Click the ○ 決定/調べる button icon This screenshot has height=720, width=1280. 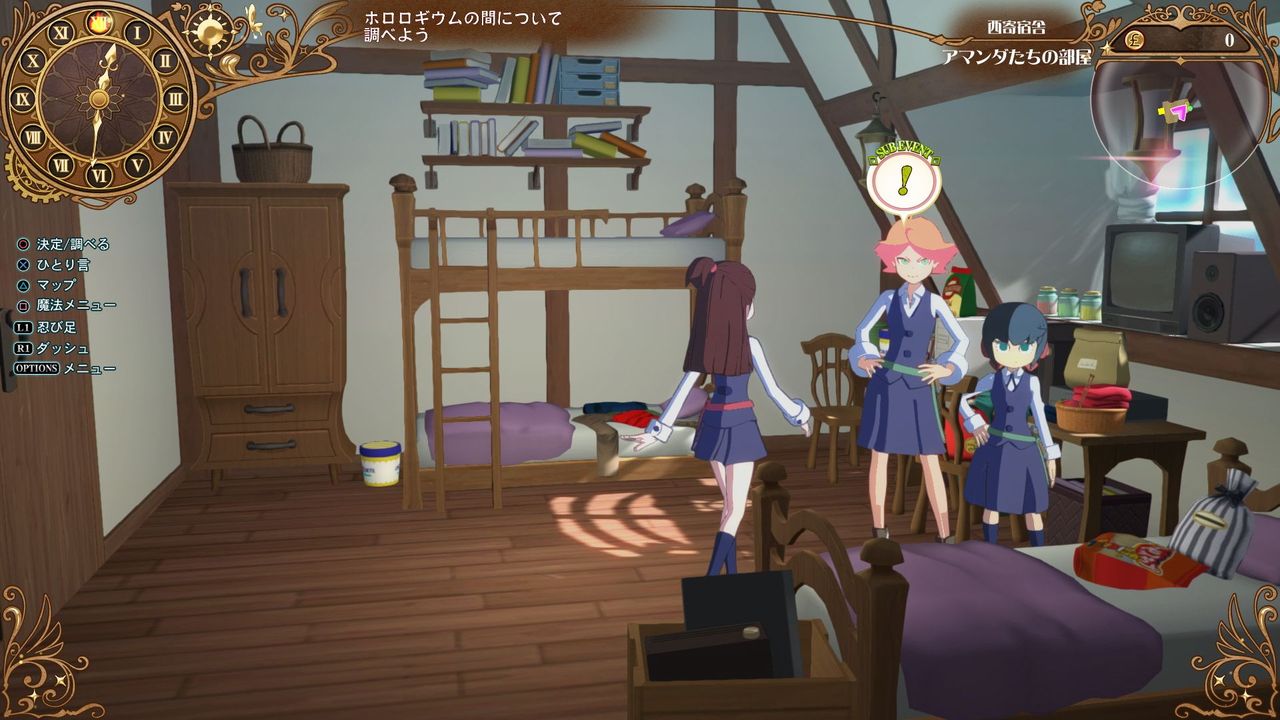(x=23, y=244)
